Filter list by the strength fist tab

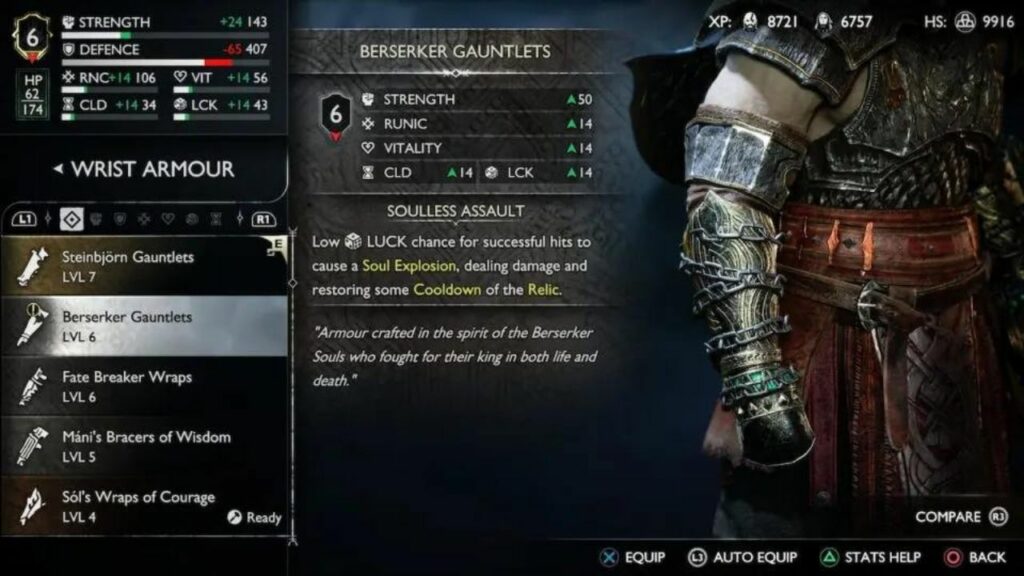(x=96, y=218)
